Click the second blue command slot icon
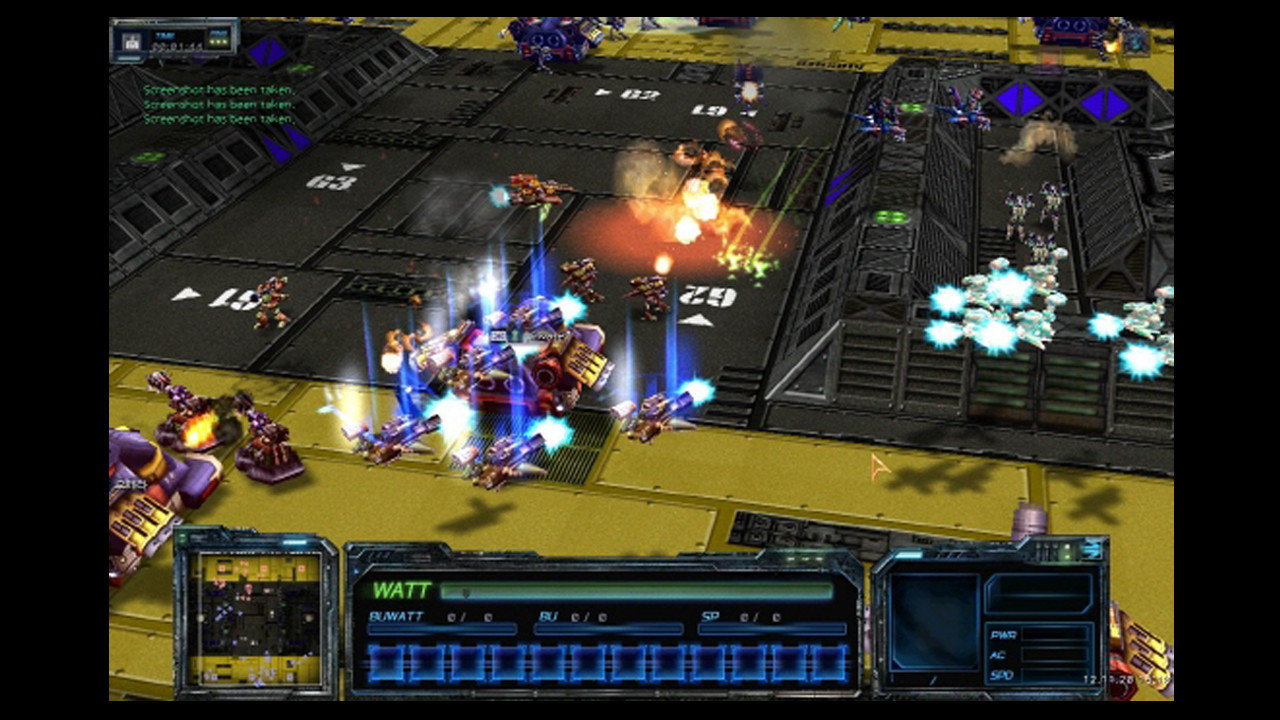This screenshot has width=1280, height=720. pos(425,660)
